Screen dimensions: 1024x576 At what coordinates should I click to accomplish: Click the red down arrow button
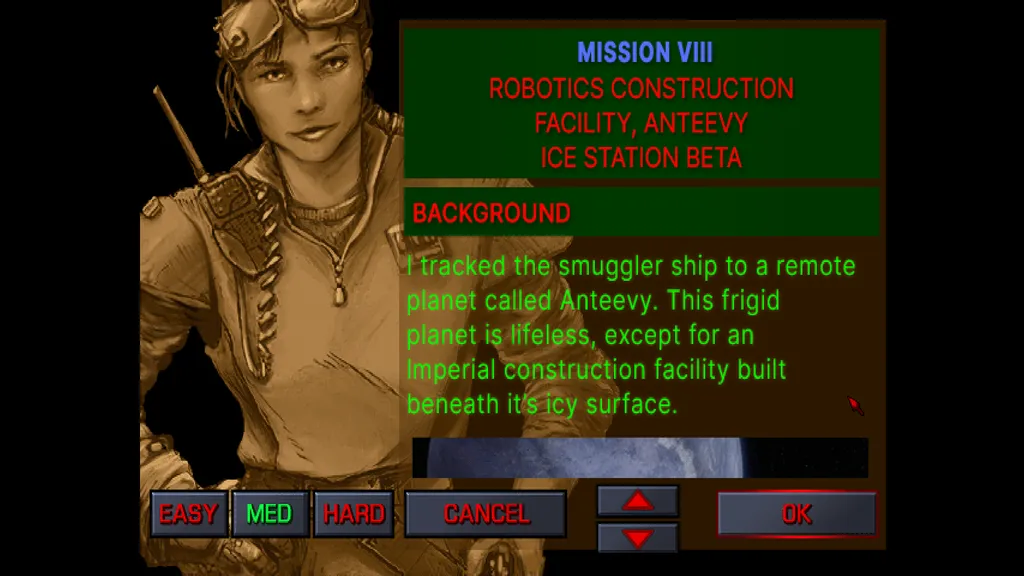[x=637, y=537]
